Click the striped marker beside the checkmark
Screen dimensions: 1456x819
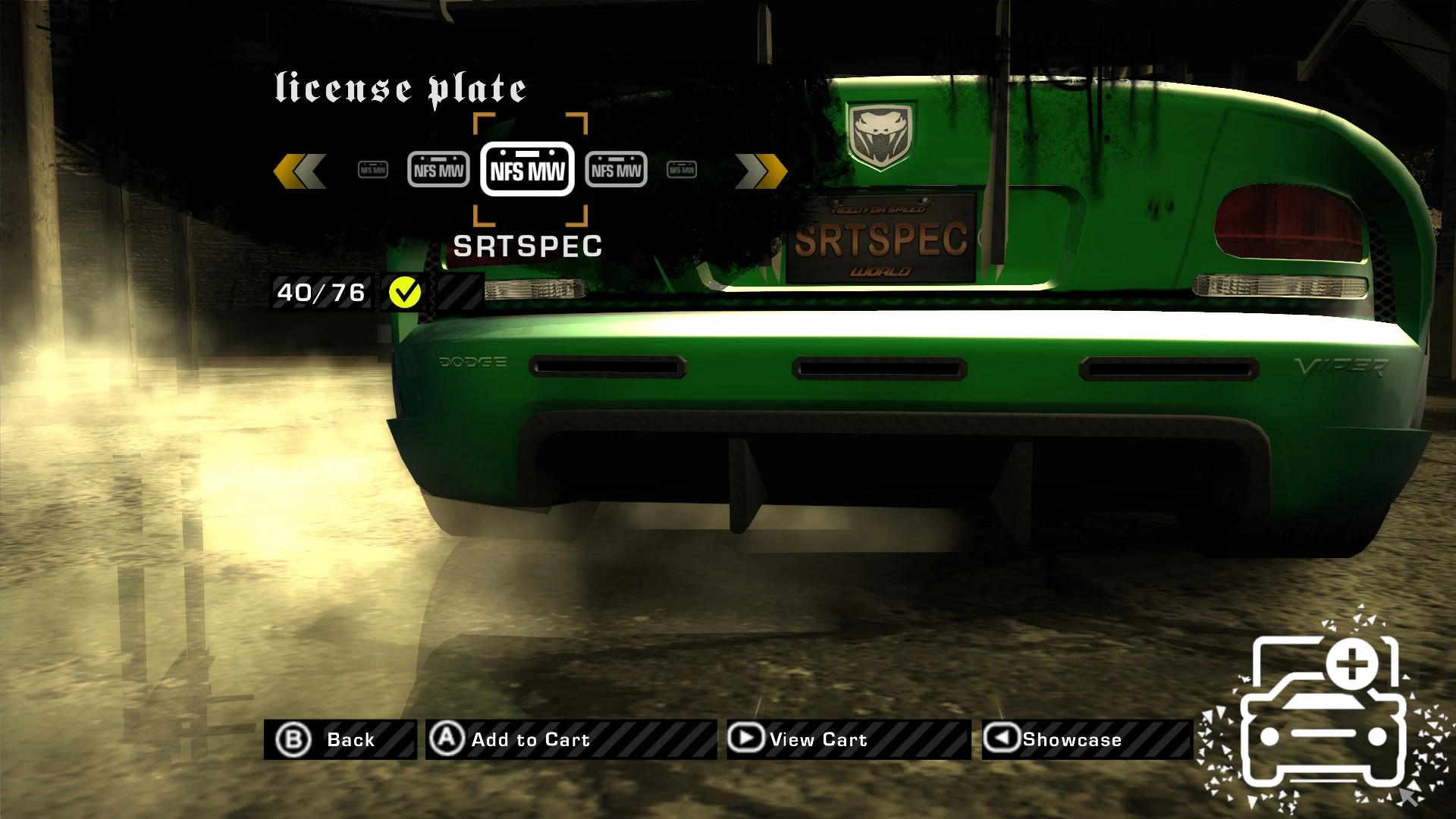pyautogui.click(x=455, y=290)
